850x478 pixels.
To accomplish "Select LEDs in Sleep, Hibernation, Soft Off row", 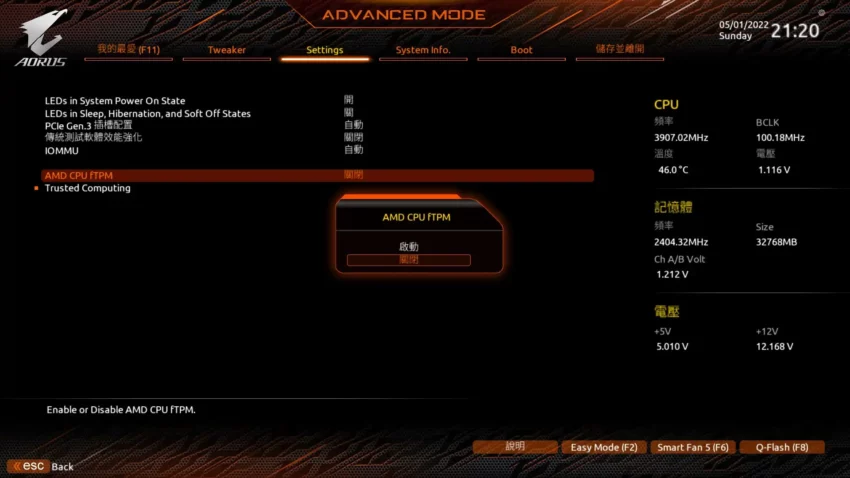I will (148, 114).
